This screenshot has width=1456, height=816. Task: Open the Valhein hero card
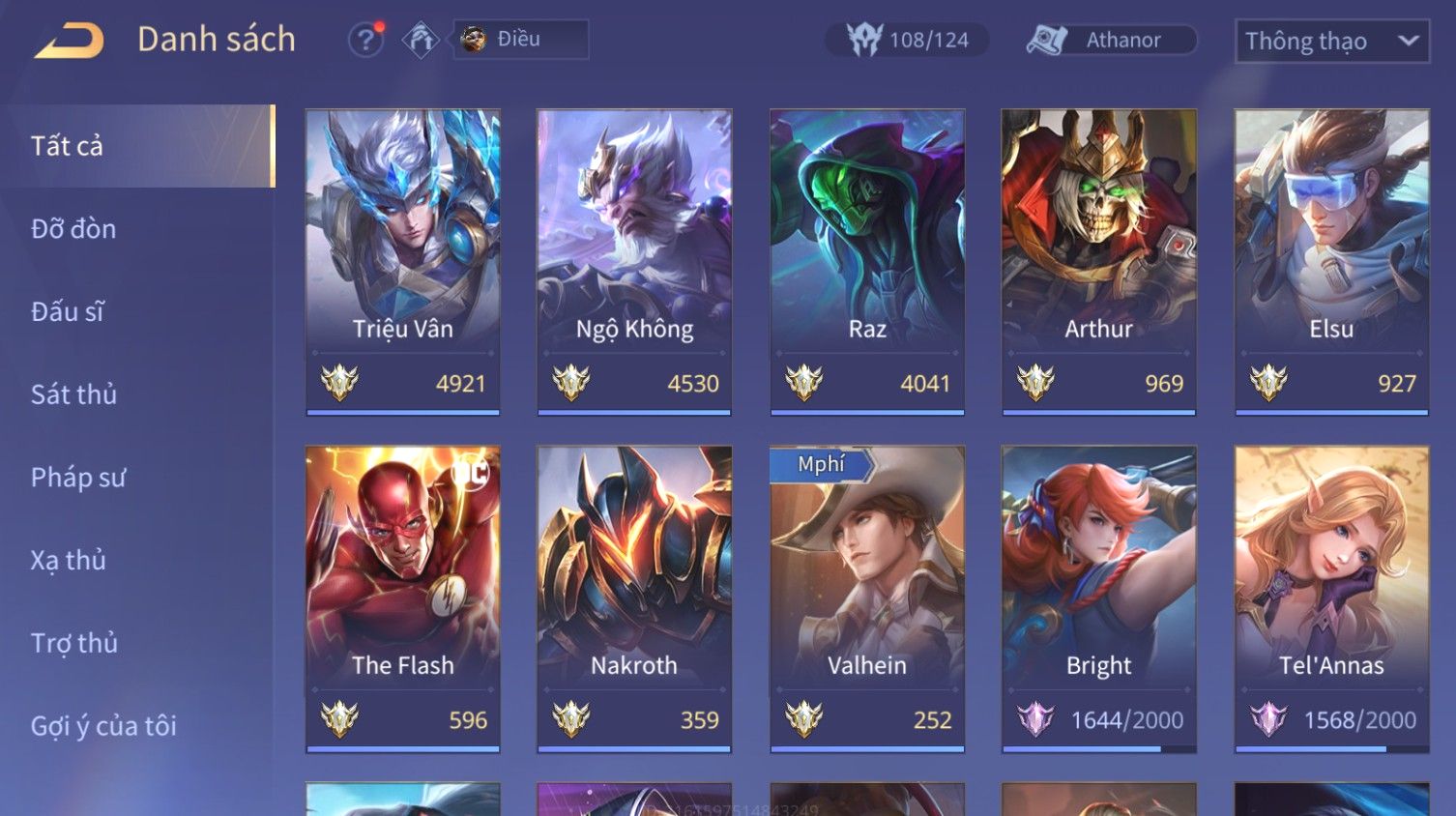867,597
